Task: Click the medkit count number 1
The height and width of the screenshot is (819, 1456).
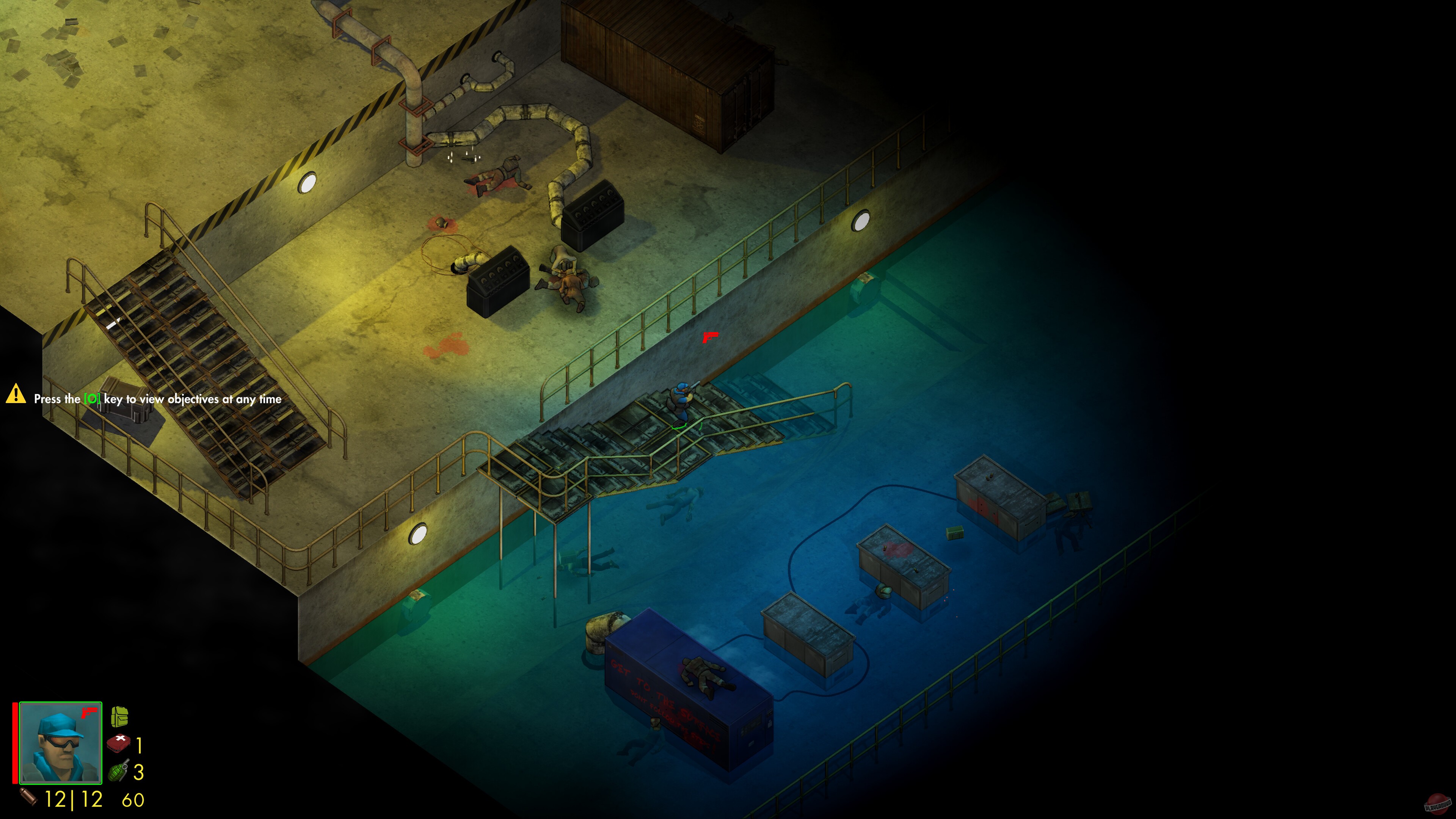Action: [x=138, y=745]
